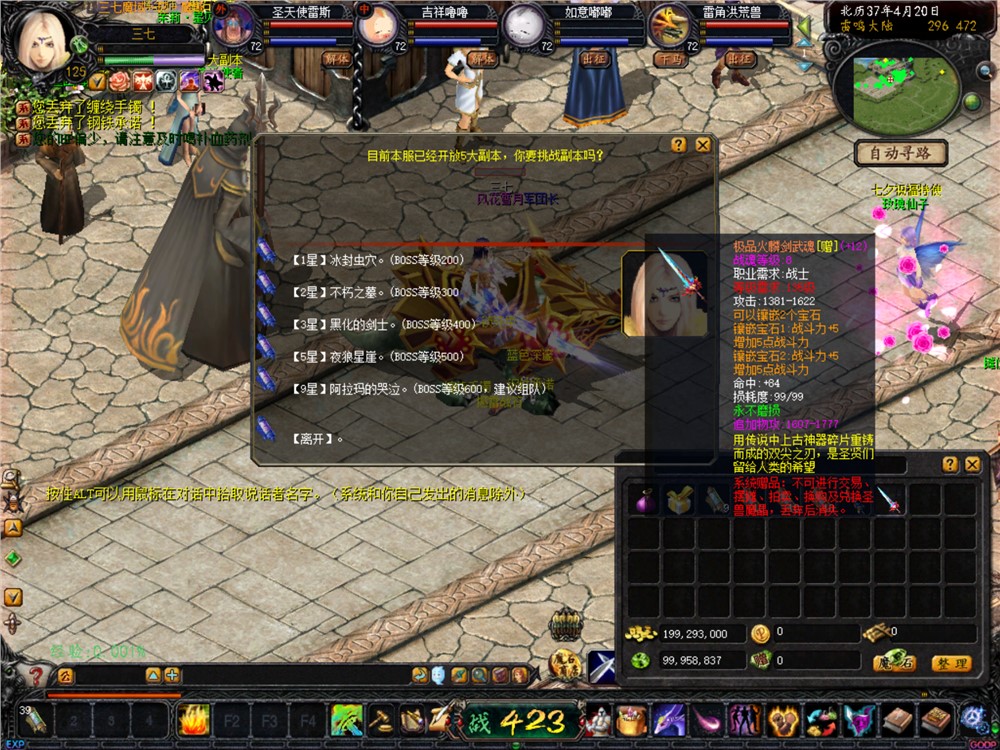
Task: Activate the flame skill on the hotbar
Action: 192,718
